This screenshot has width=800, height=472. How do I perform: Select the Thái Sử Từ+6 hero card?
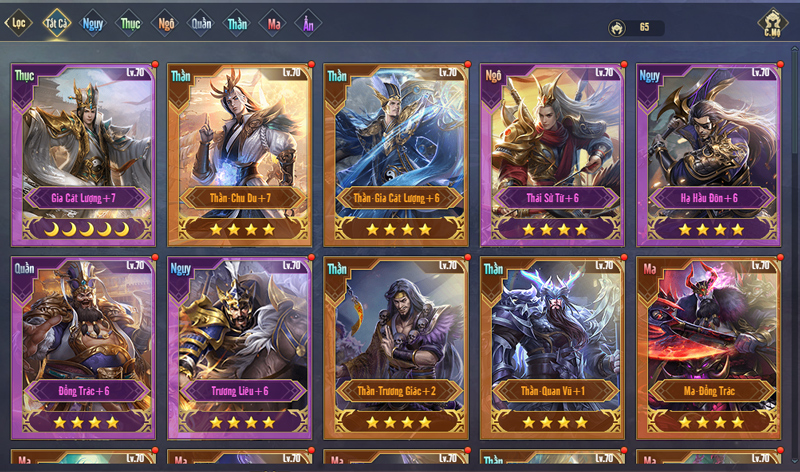[553, 153]
